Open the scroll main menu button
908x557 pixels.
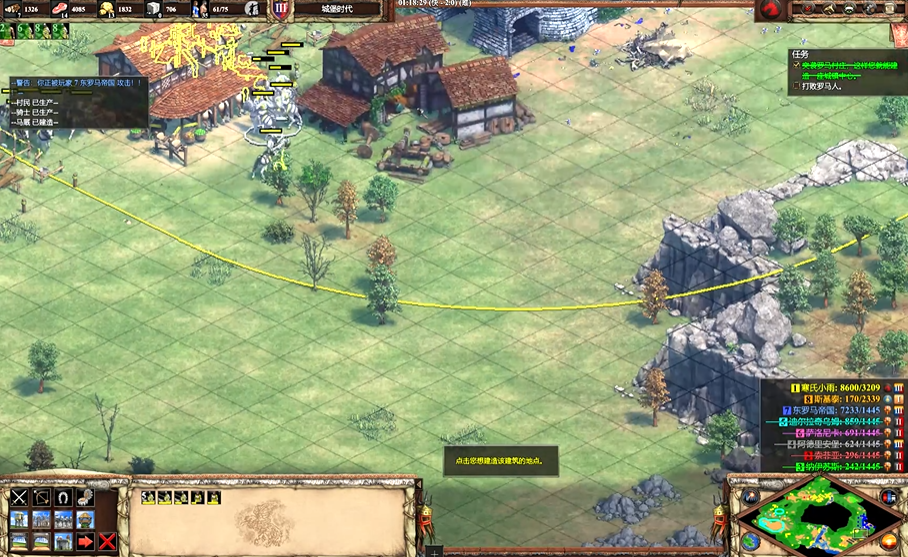tap(895, 9)
